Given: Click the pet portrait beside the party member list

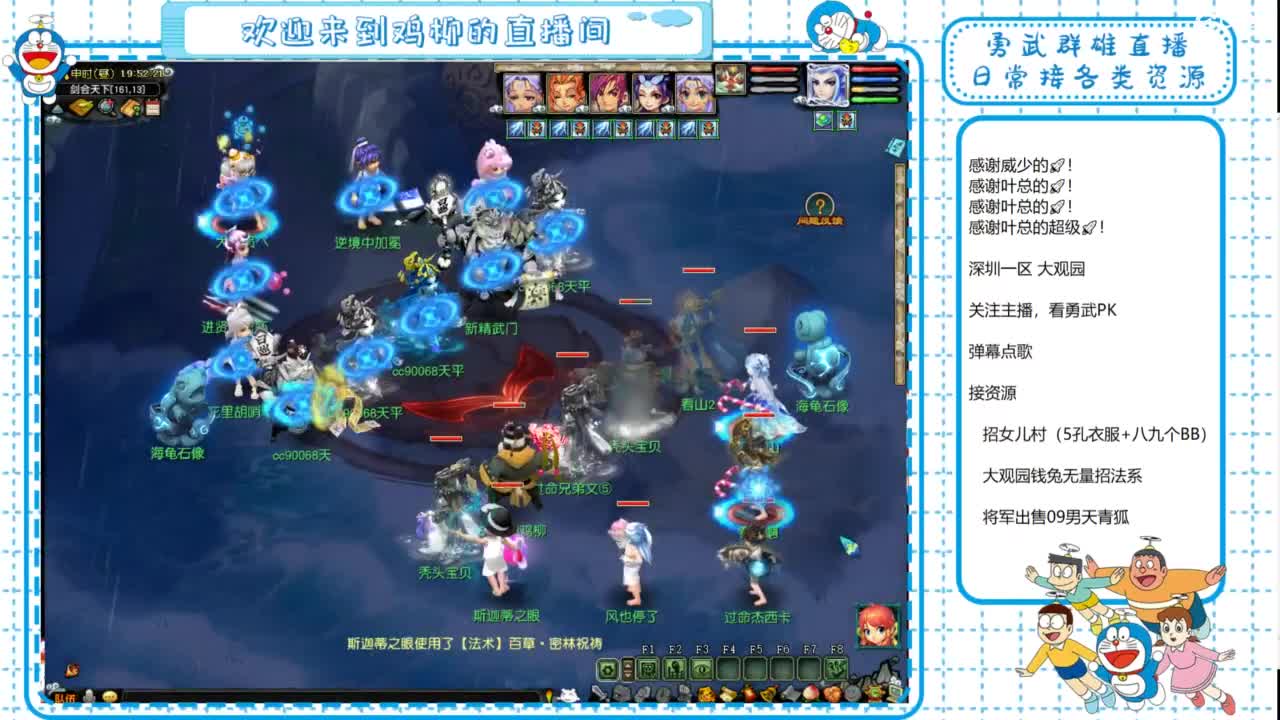Looking at the screenshot, I should pos(730,82).
